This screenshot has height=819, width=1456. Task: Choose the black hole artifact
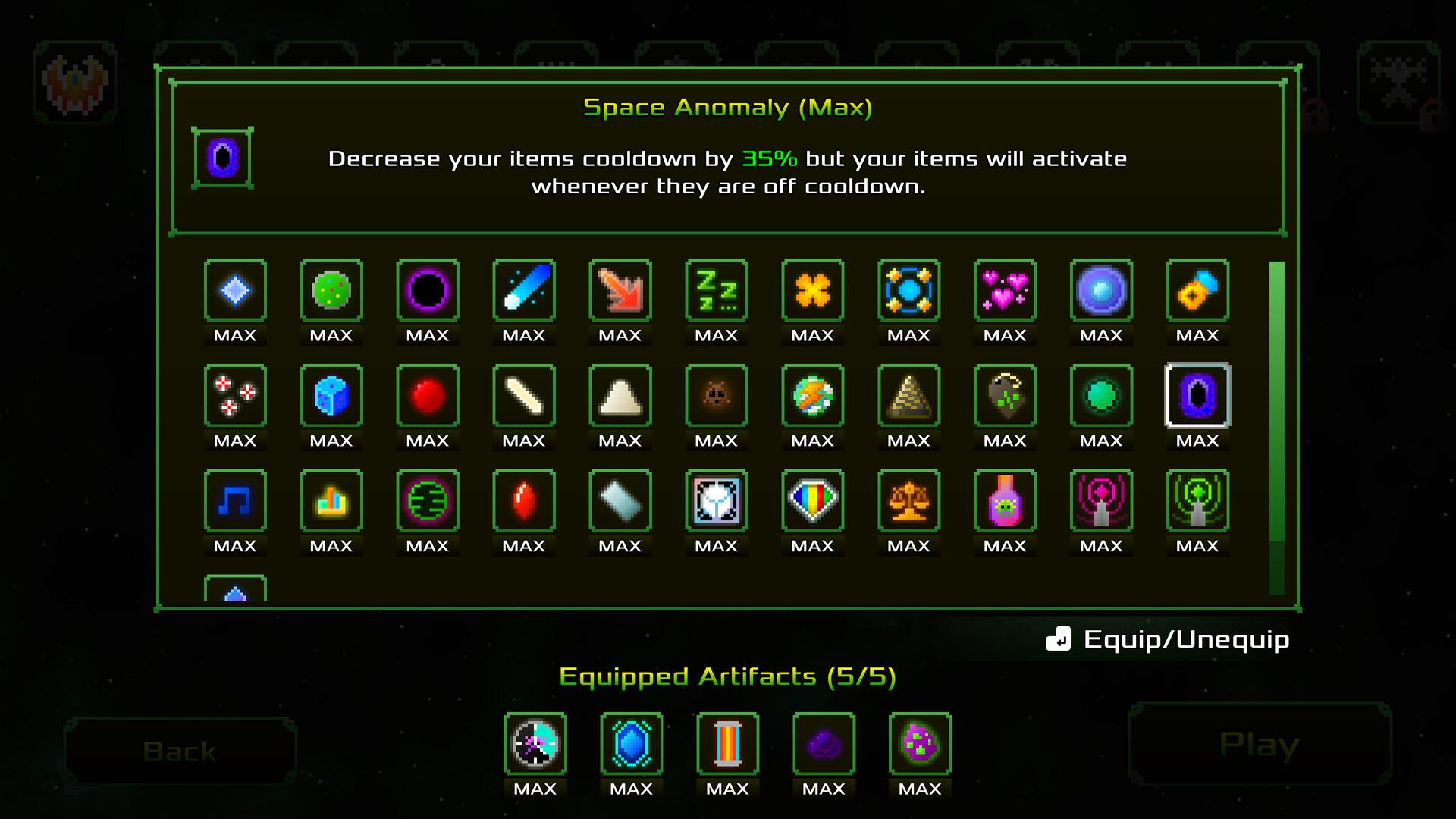(x=428, y=290)
